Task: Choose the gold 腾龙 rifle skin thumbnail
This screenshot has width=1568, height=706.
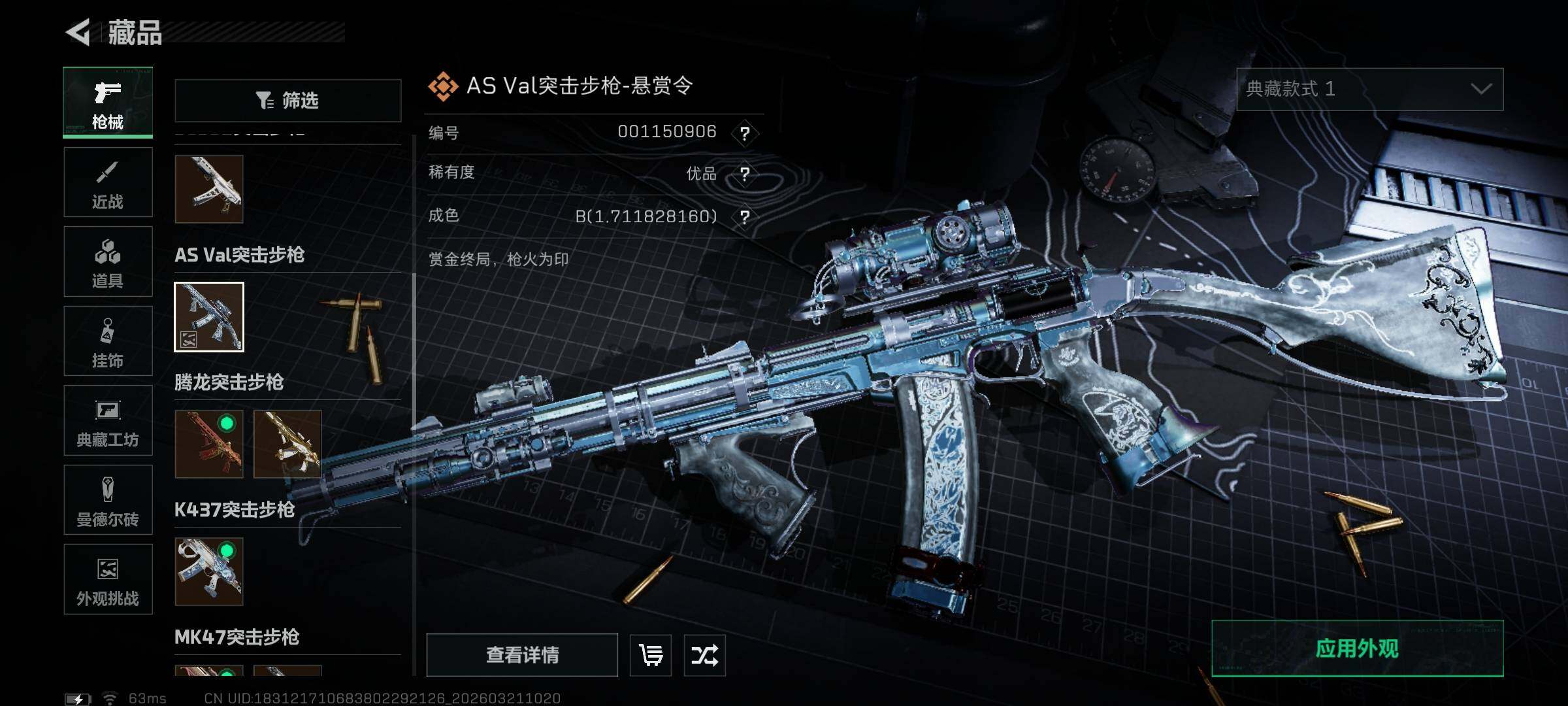Action: click(x=287, y=444)
